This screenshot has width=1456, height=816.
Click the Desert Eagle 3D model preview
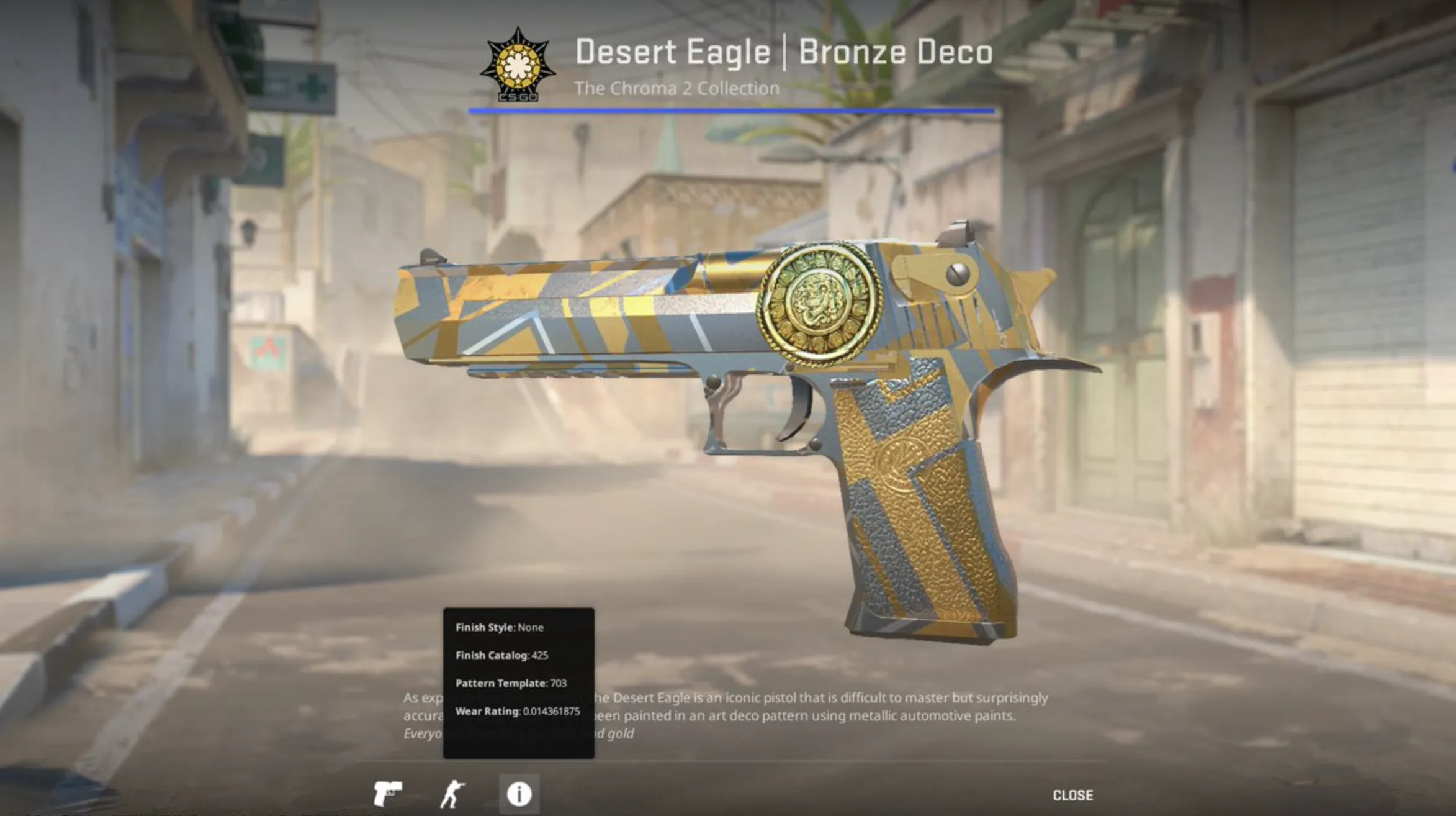tap(745, 385)
